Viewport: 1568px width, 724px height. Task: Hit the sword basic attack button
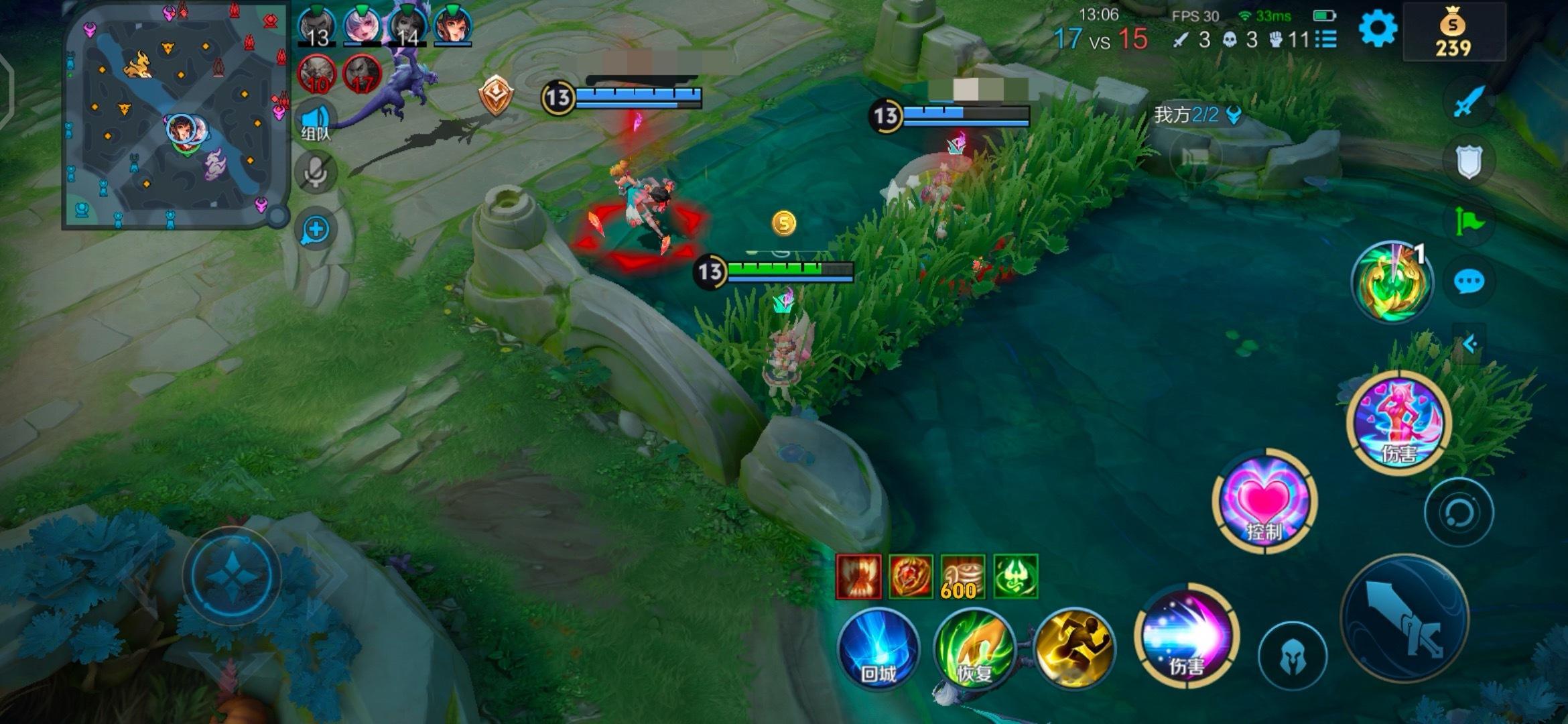pyautogui.click(x=1404, y=617)
